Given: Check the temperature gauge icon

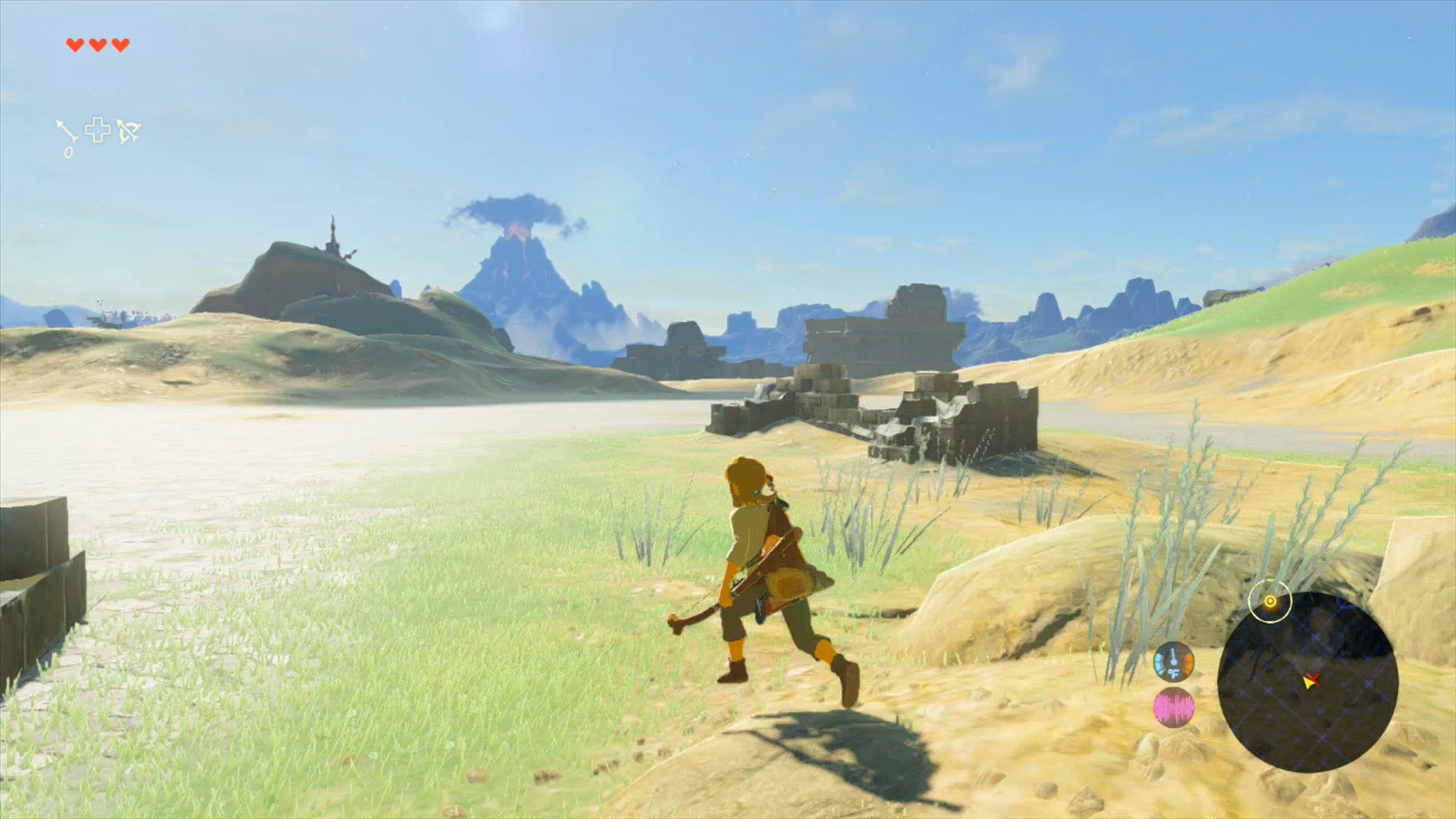Looking at the screenshot, I should tap(1173, 663).
